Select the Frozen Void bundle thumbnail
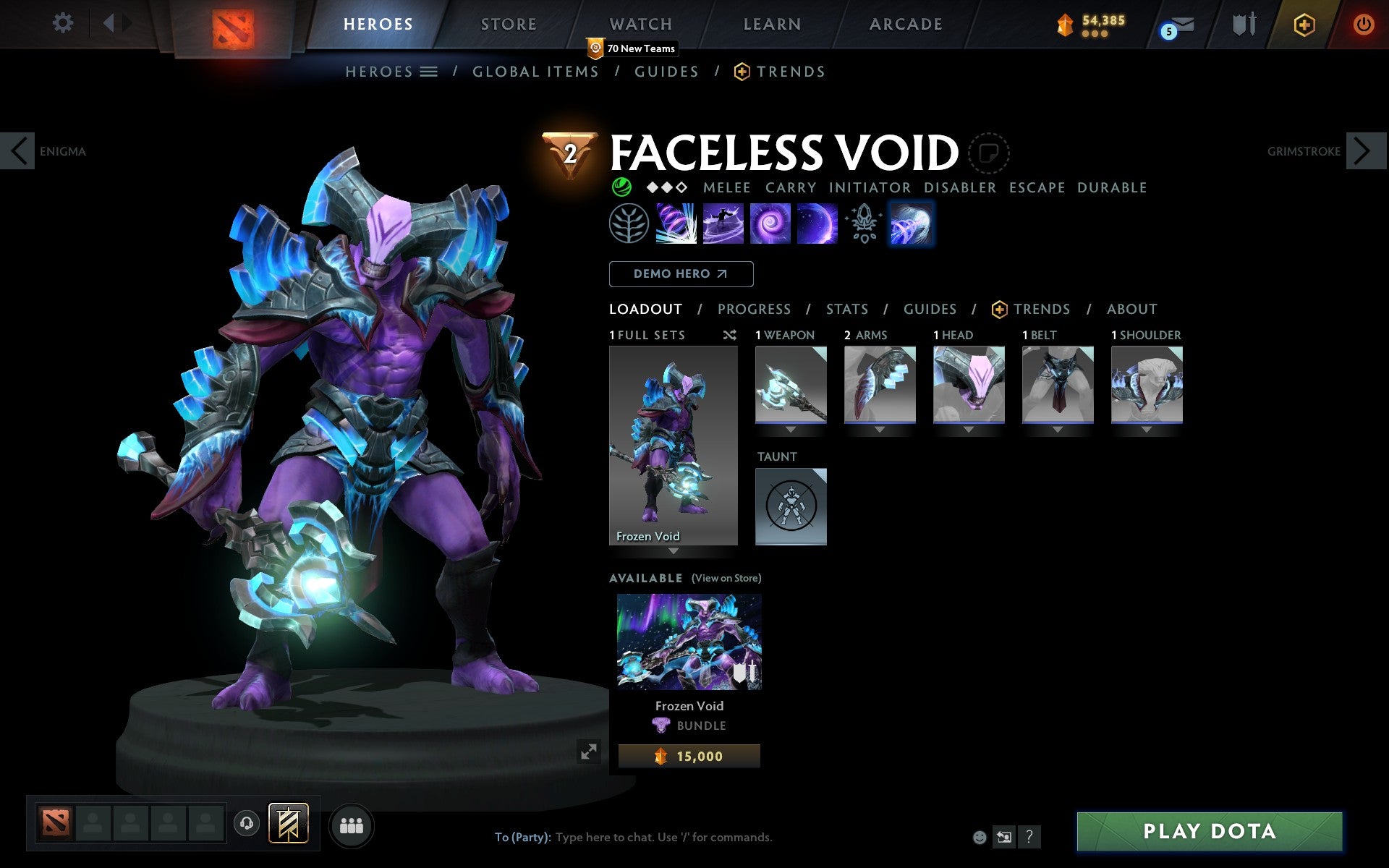 688,641
